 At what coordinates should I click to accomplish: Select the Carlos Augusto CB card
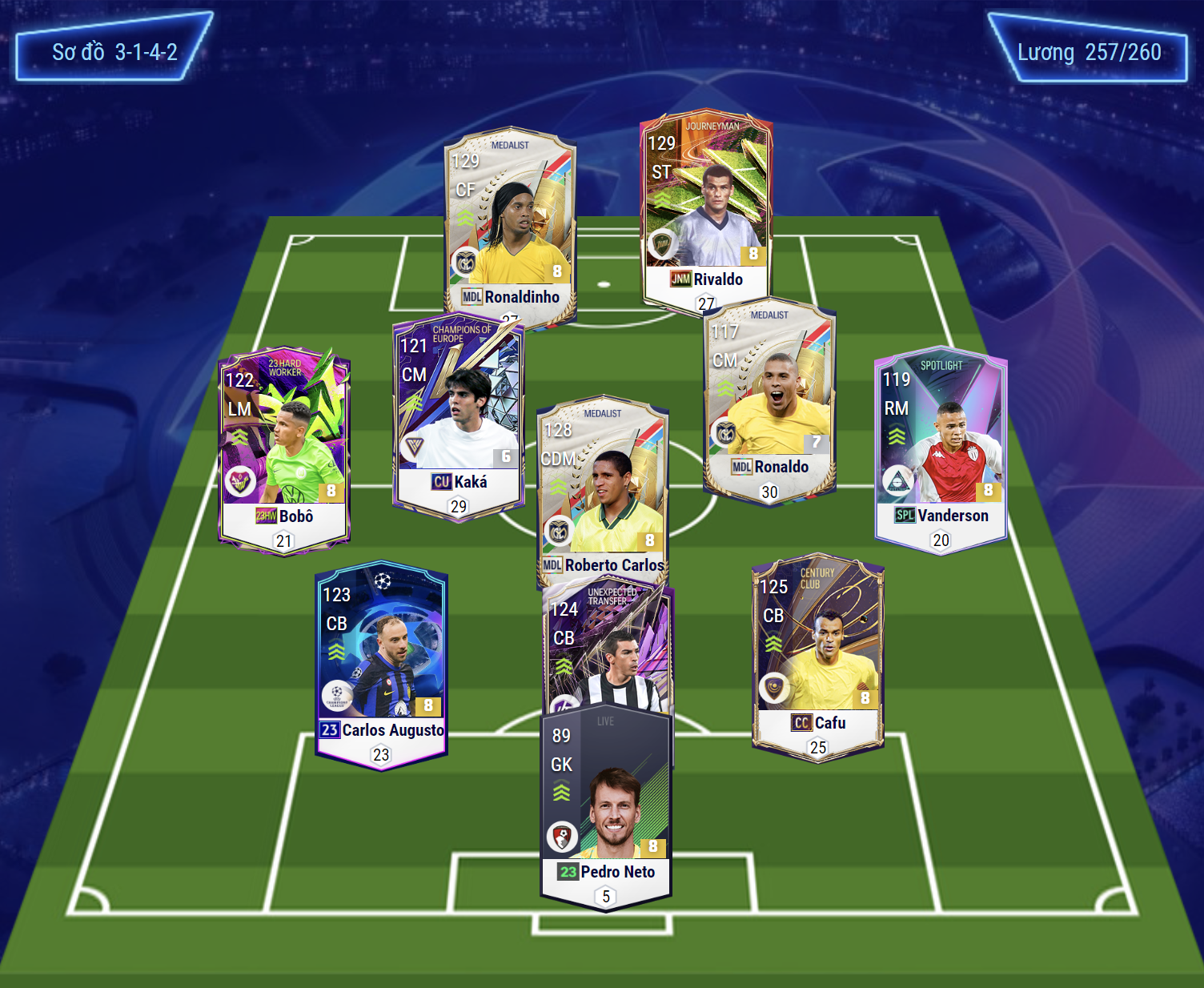(x=381, y=665)
